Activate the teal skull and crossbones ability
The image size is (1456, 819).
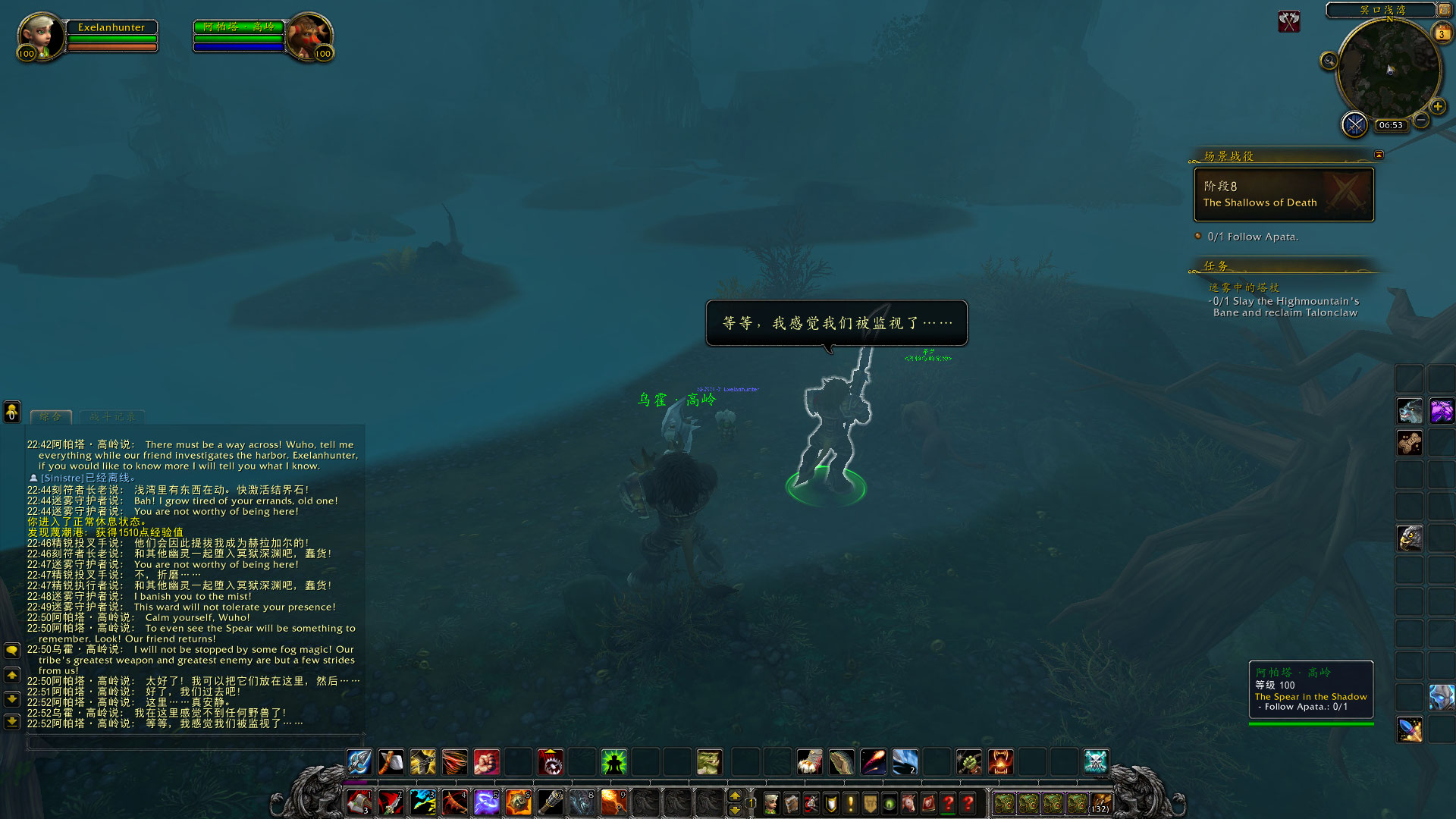coord(1095,761)
